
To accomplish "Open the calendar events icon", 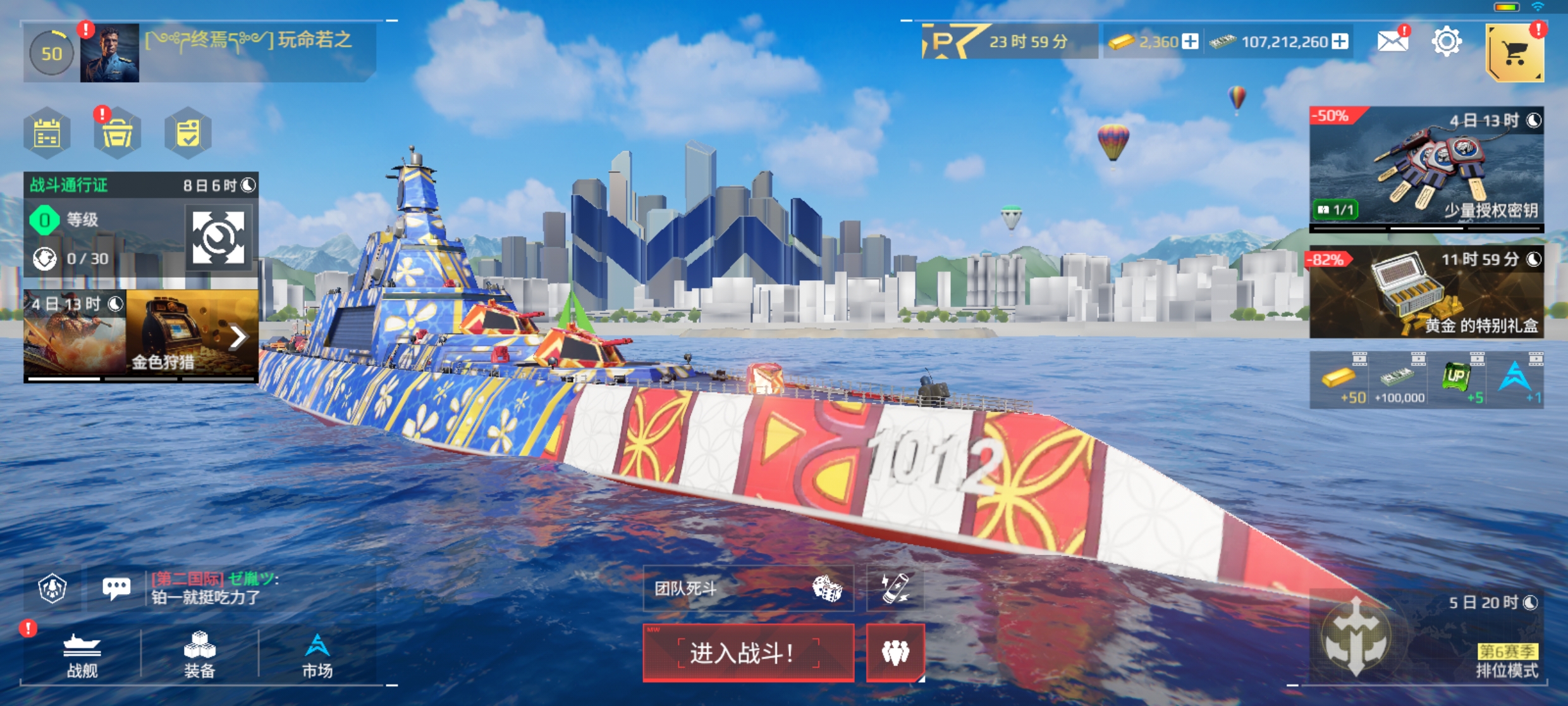I will click(47, 133).
